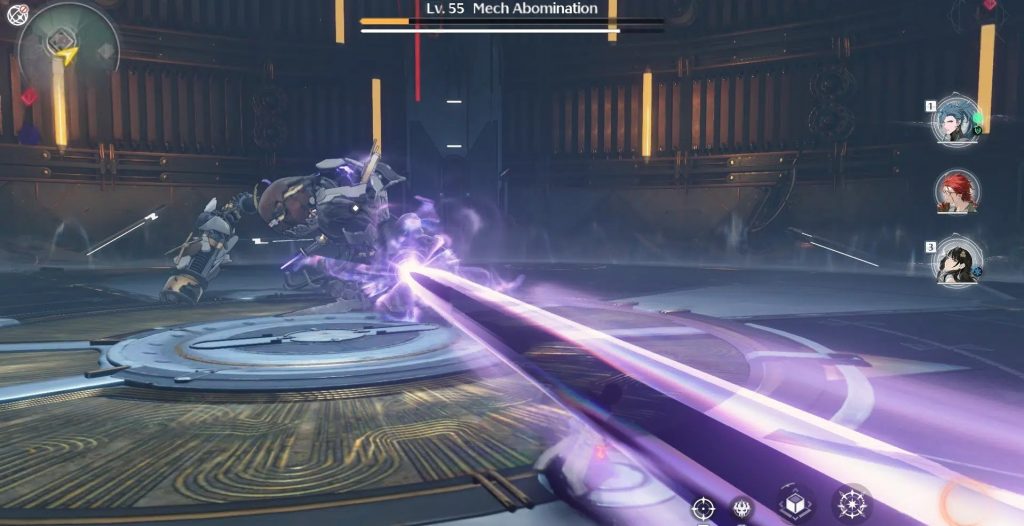
Task: Tap the crosshair target lock icon
Action: 703,509
